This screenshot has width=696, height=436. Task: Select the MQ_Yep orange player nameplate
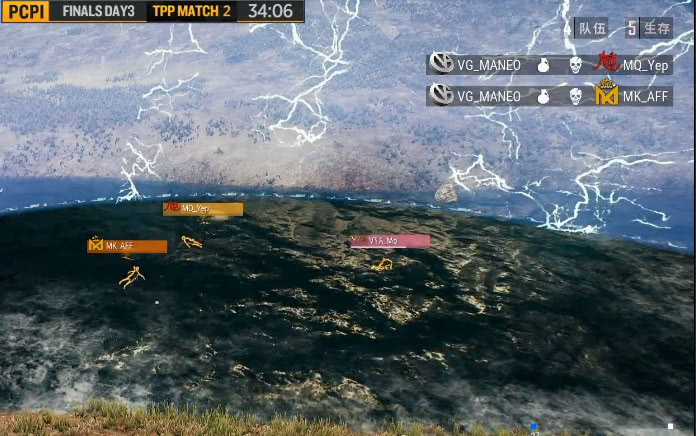click(x=203, y=209)
